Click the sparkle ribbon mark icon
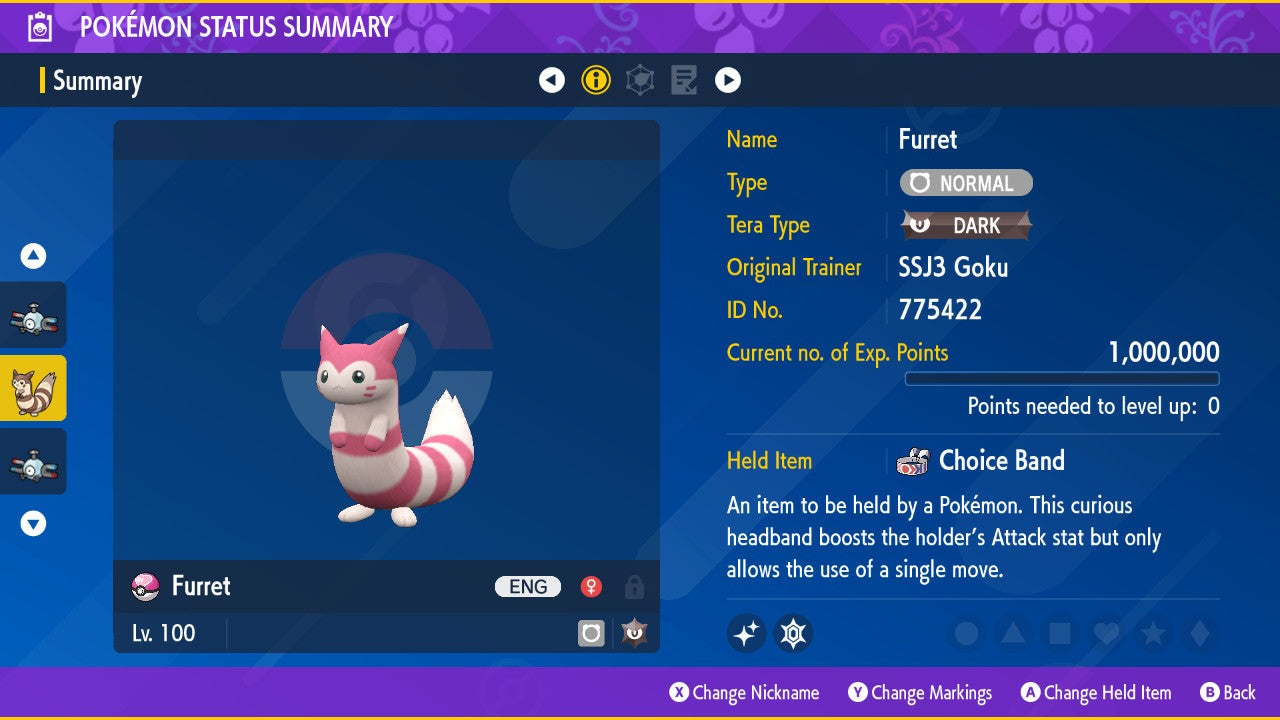The height and width of the screenshot is (720, 1280). (x=747, y=633)
